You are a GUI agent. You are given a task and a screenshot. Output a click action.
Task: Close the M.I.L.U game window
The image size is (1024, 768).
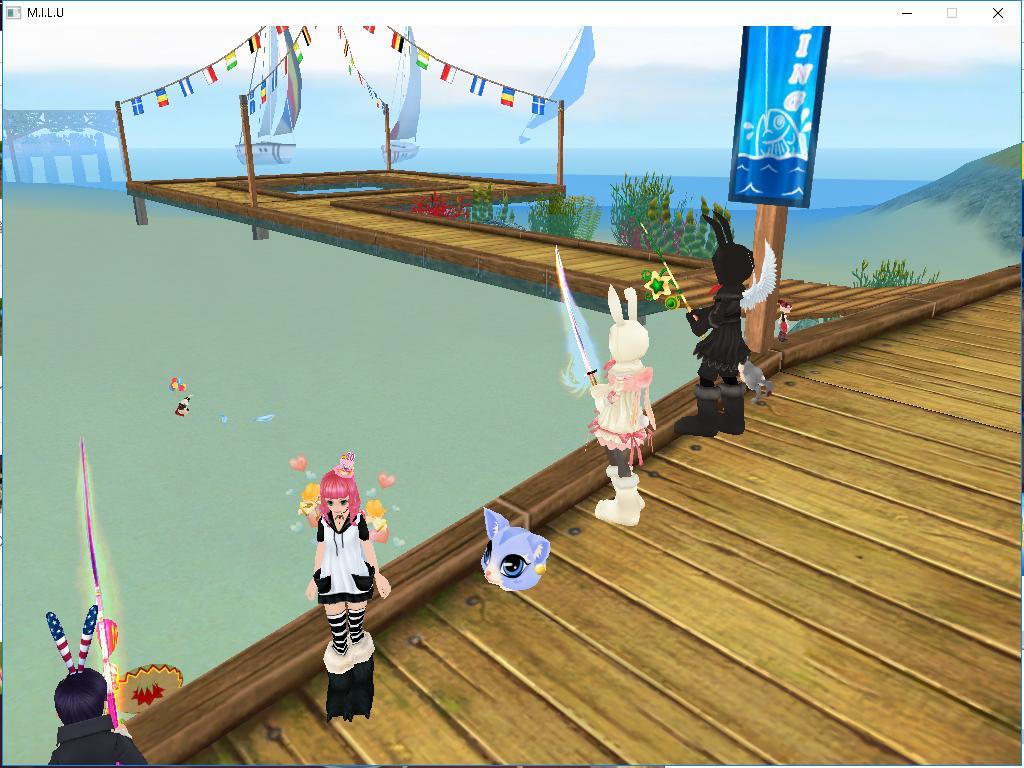click(997, 13)
